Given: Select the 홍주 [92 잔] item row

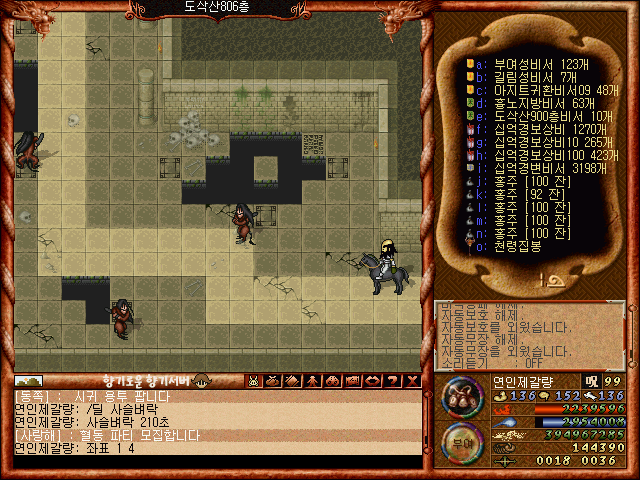Looking at the screenshot, I should click(528, 193).
